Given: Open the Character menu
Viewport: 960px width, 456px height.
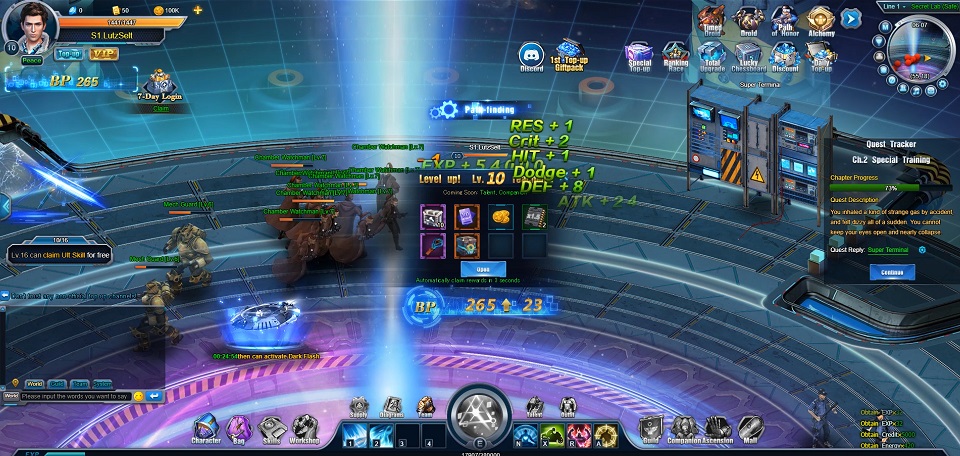Looking at the screenshot, I should (206, 428).
